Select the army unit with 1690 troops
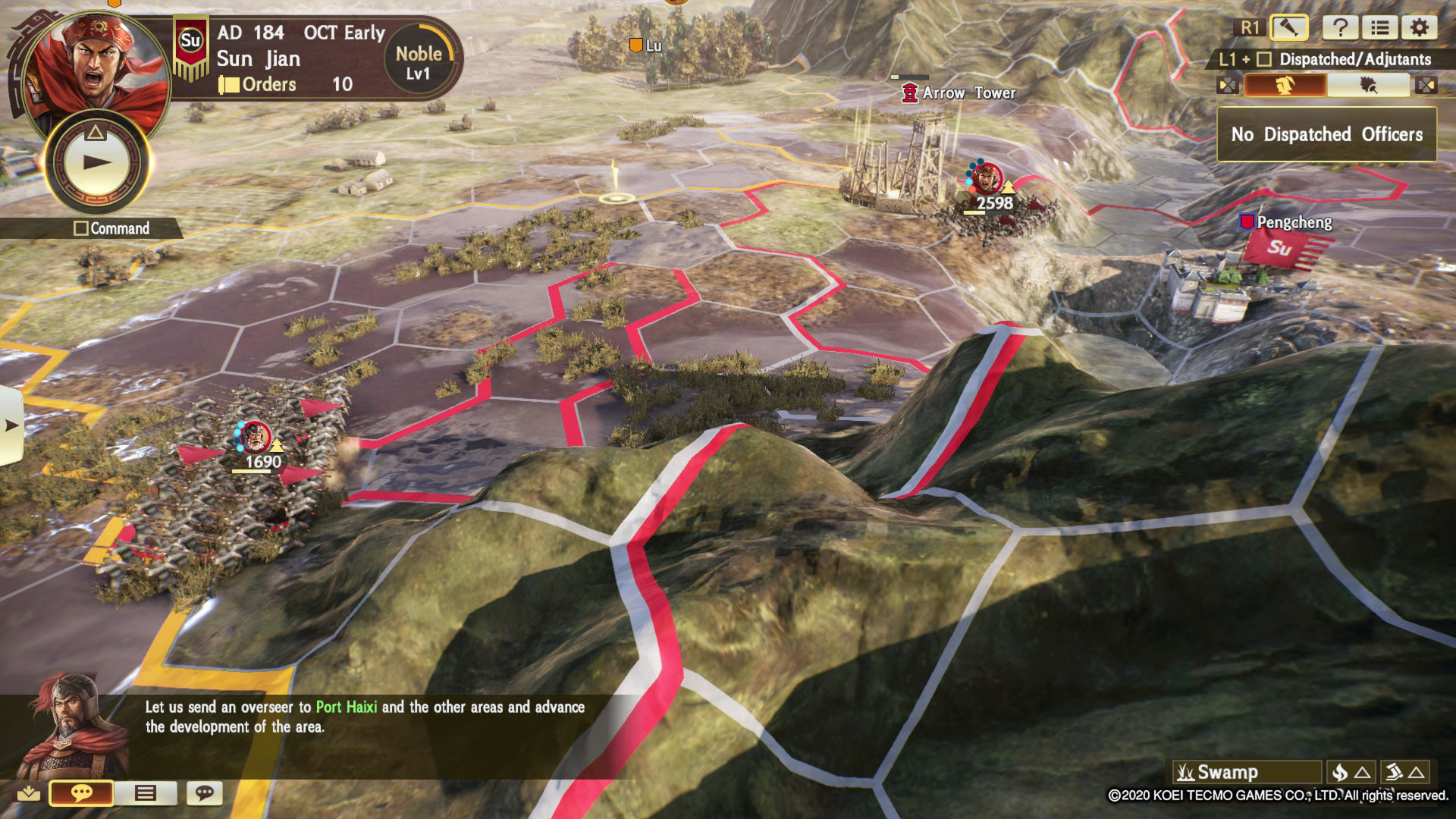 click(x=256, y=438)
